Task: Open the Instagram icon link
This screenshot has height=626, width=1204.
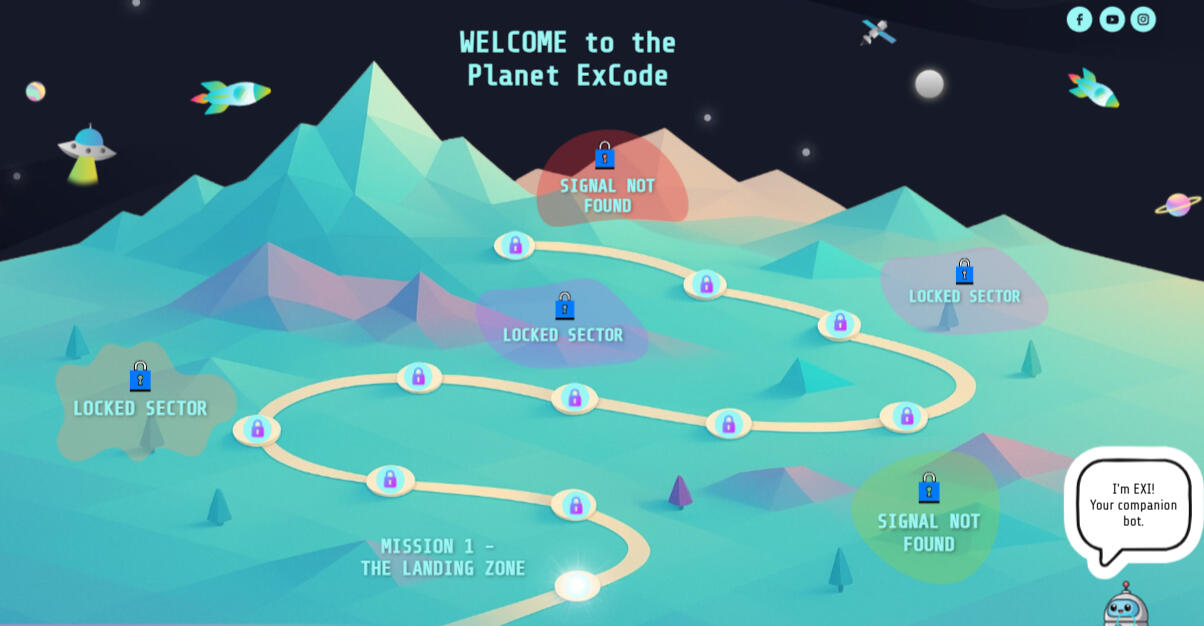Action: [x=1143, y=19]
